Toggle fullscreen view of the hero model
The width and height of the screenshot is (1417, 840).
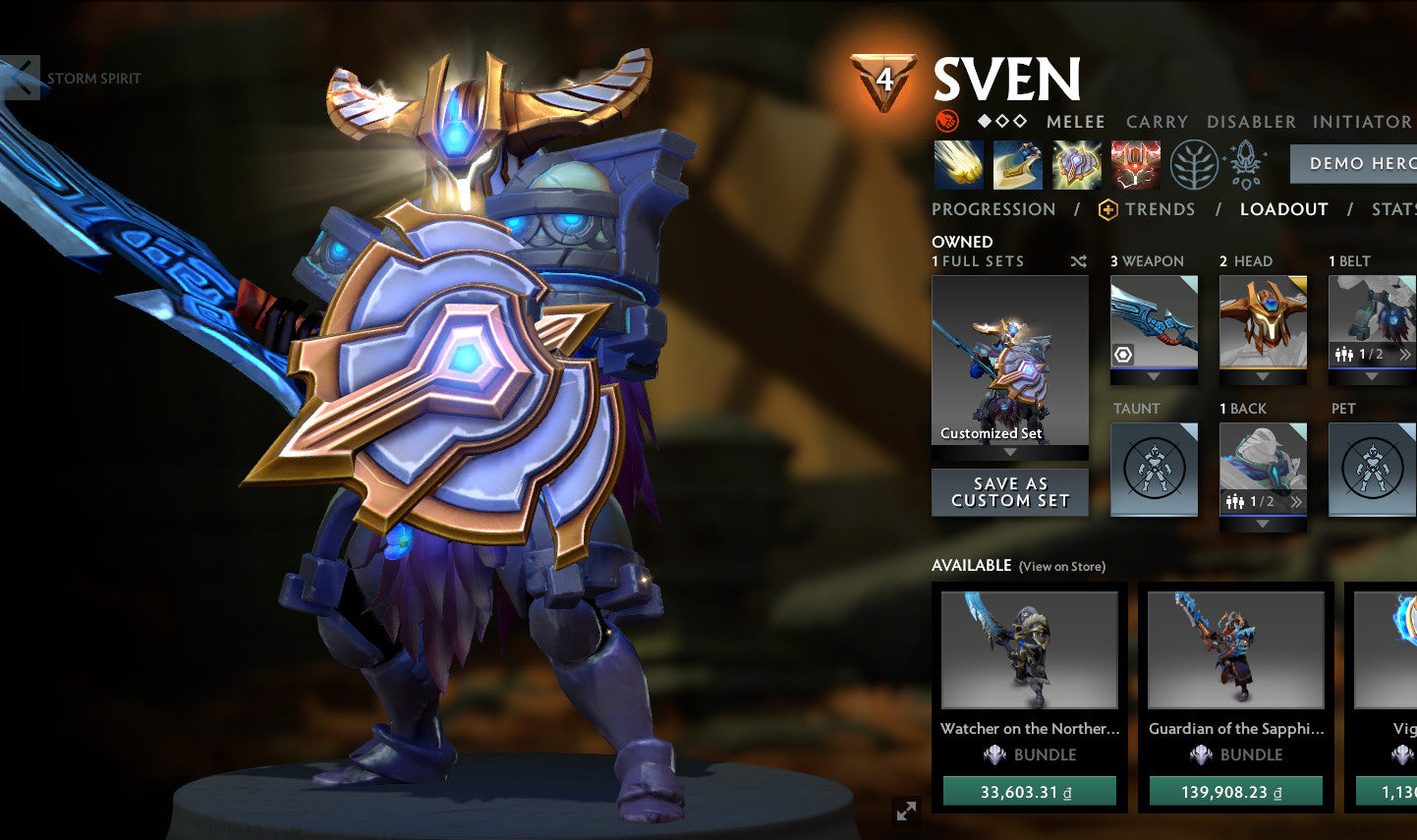click(x=905, y=810)
